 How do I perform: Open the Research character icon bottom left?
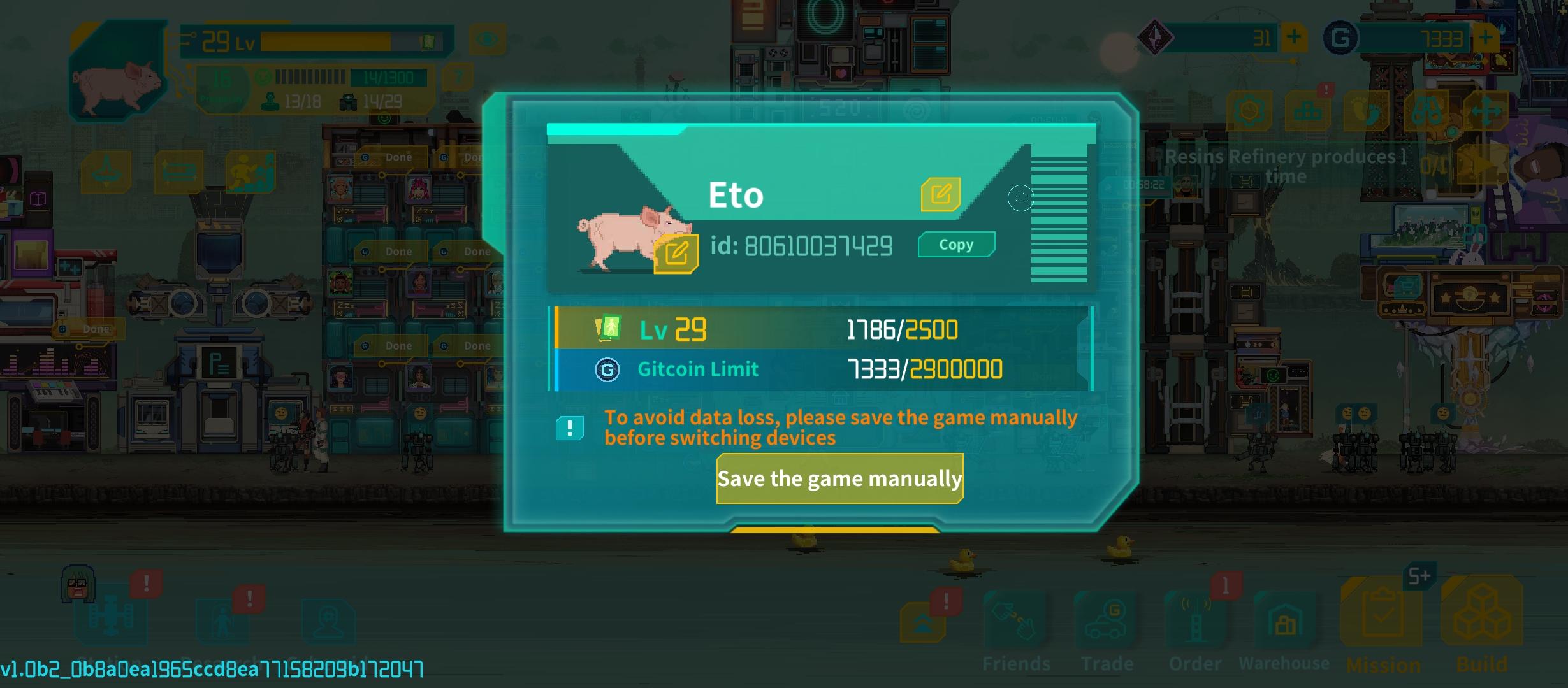pyautogui.click(x=223, y=622)
